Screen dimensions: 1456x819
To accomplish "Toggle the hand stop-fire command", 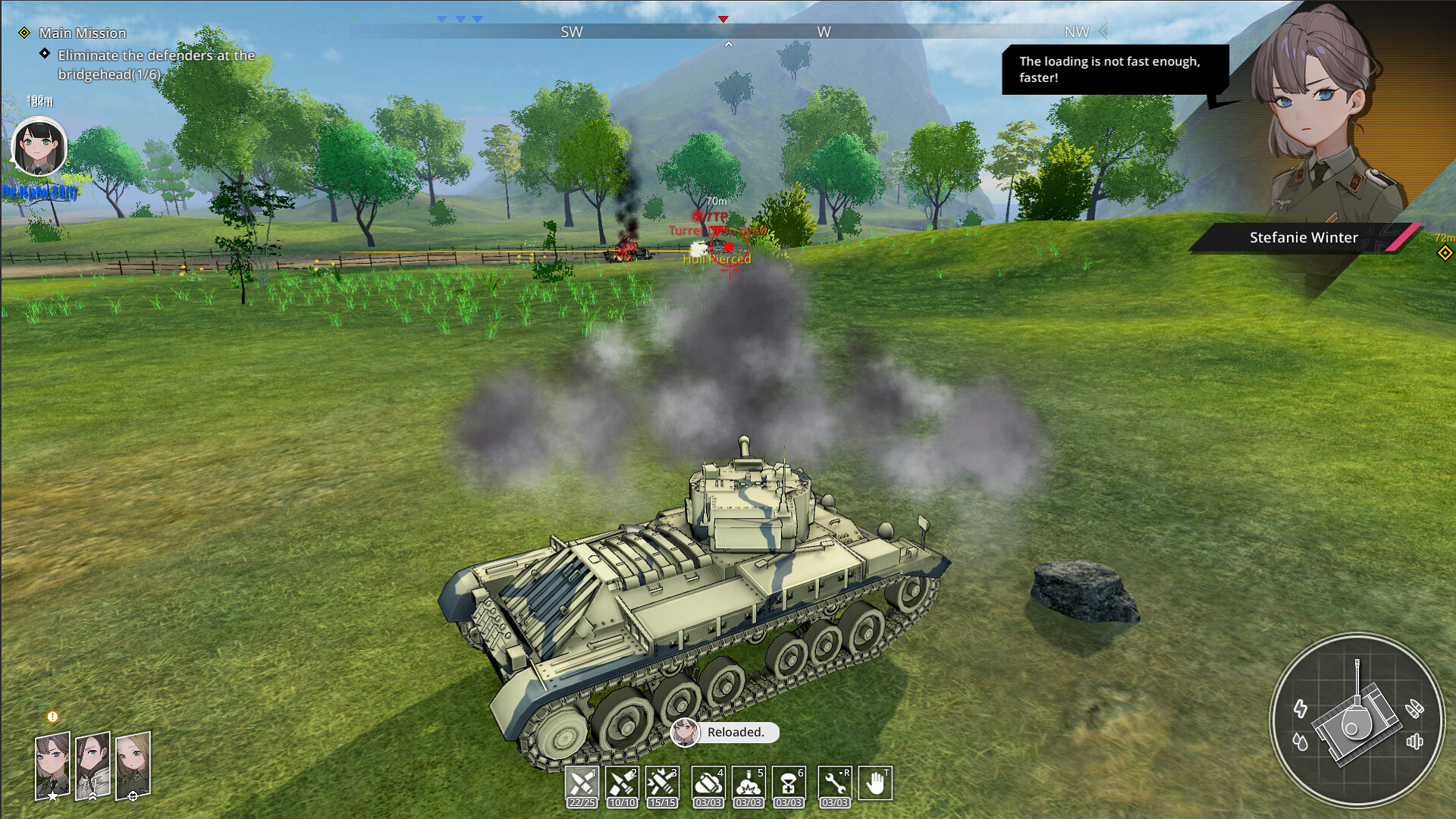I will [x=876, y=783].
